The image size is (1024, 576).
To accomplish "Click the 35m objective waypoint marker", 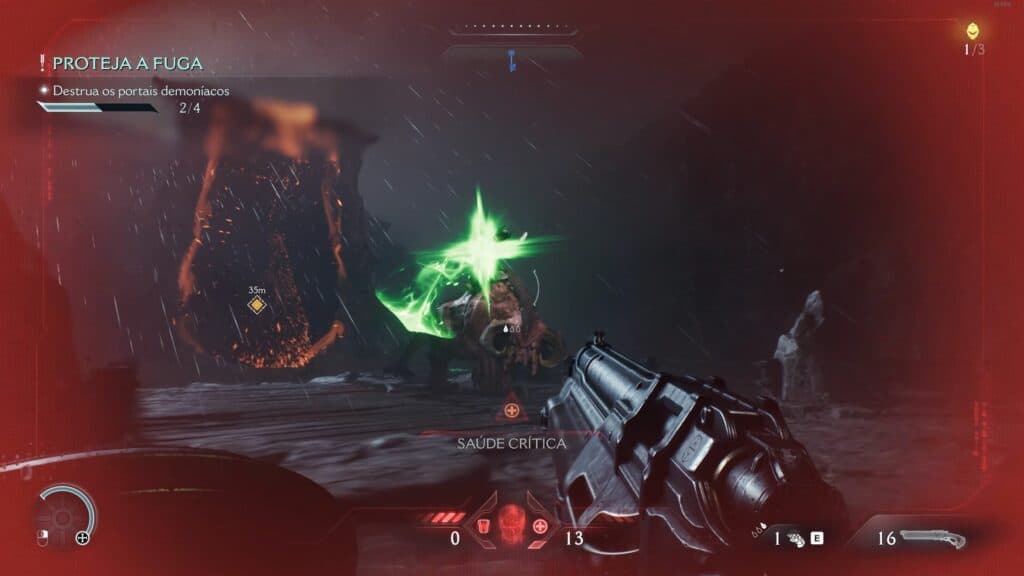I will 257,304.
